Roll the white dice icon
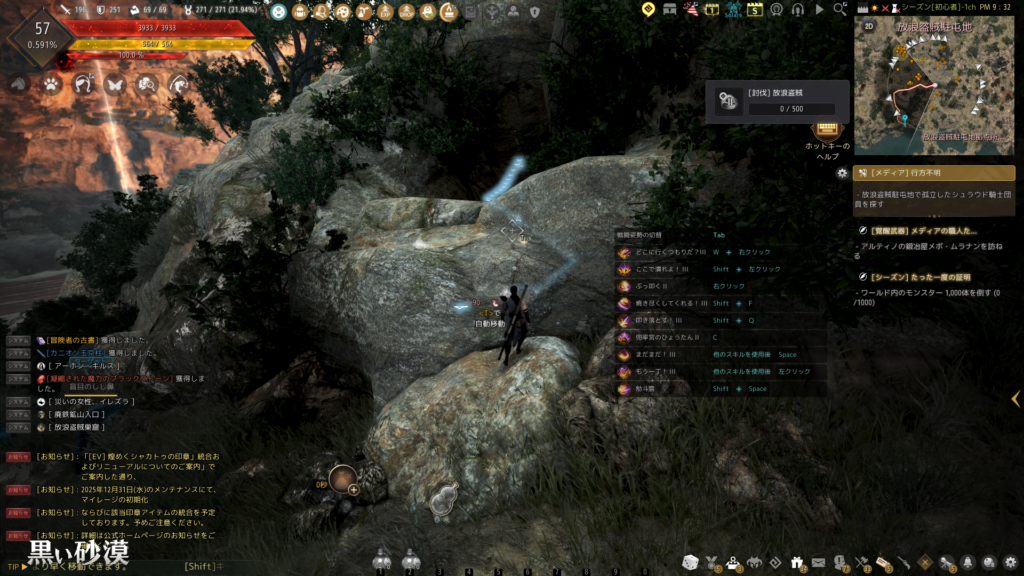Image resolution: width=1024 pixels, height=576 pixels. [690, 562]
